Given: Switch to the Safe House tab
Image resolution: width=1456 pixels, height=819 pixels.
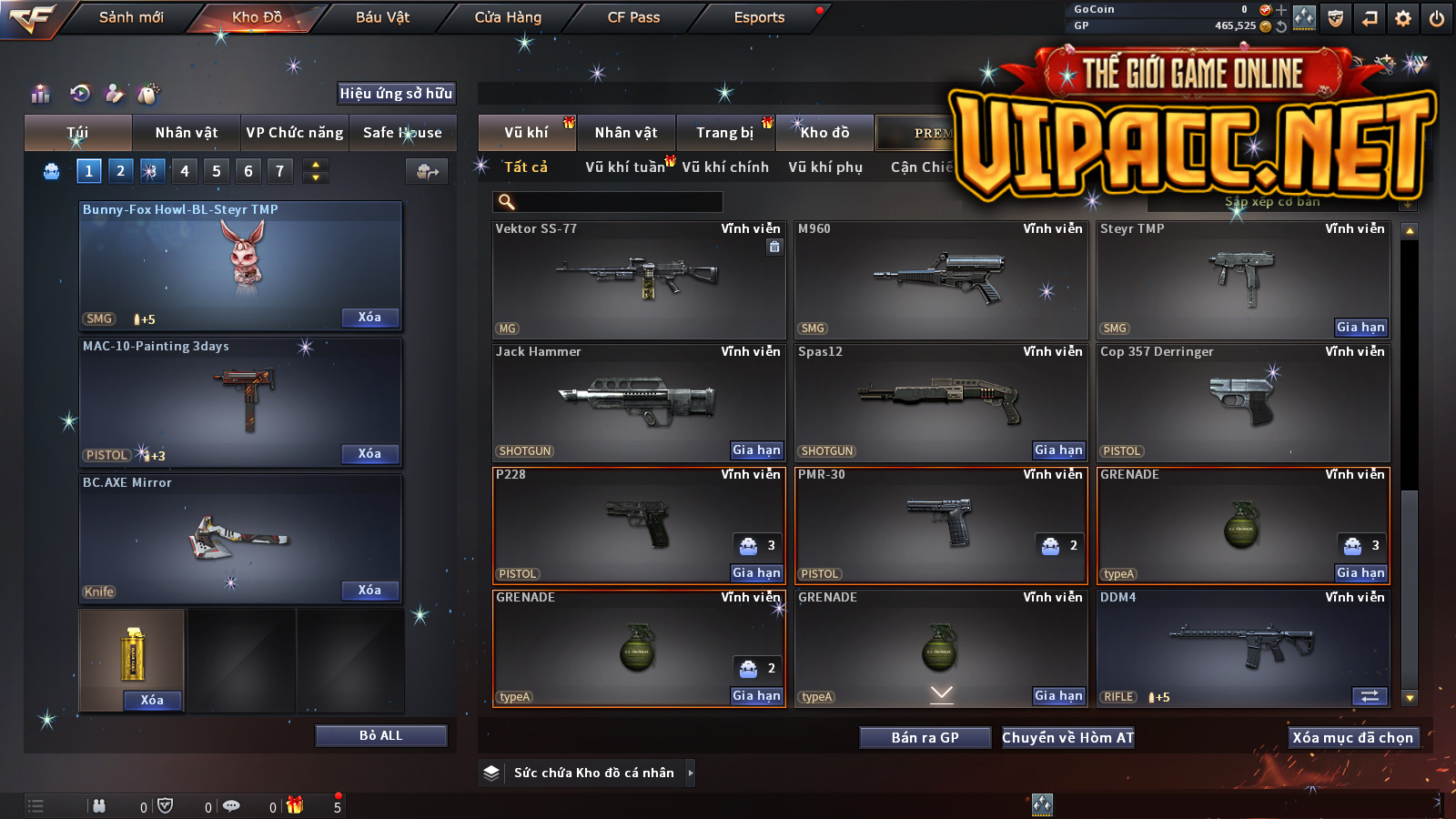Looking at the screenshot, I should pyautogui.click(x=402, y=133).
